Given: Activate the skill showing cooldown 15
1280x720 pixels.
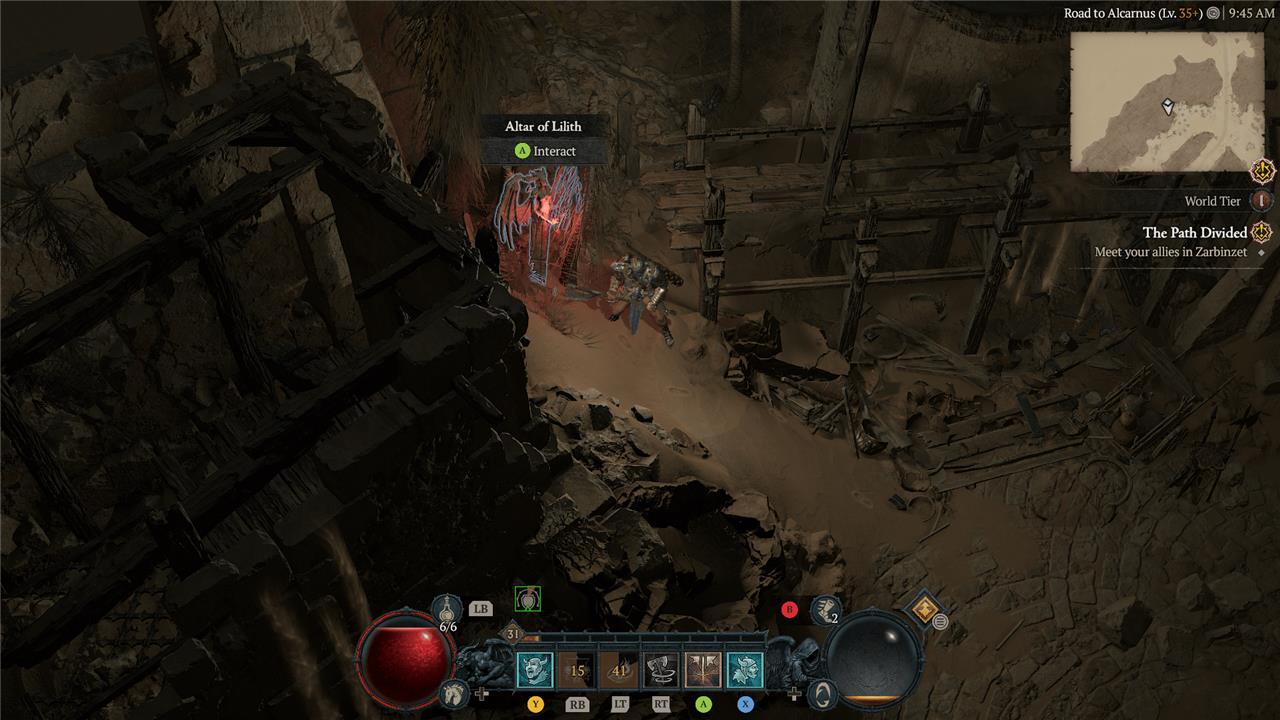Looking at the screenshot, I should (x=577, y=670).
